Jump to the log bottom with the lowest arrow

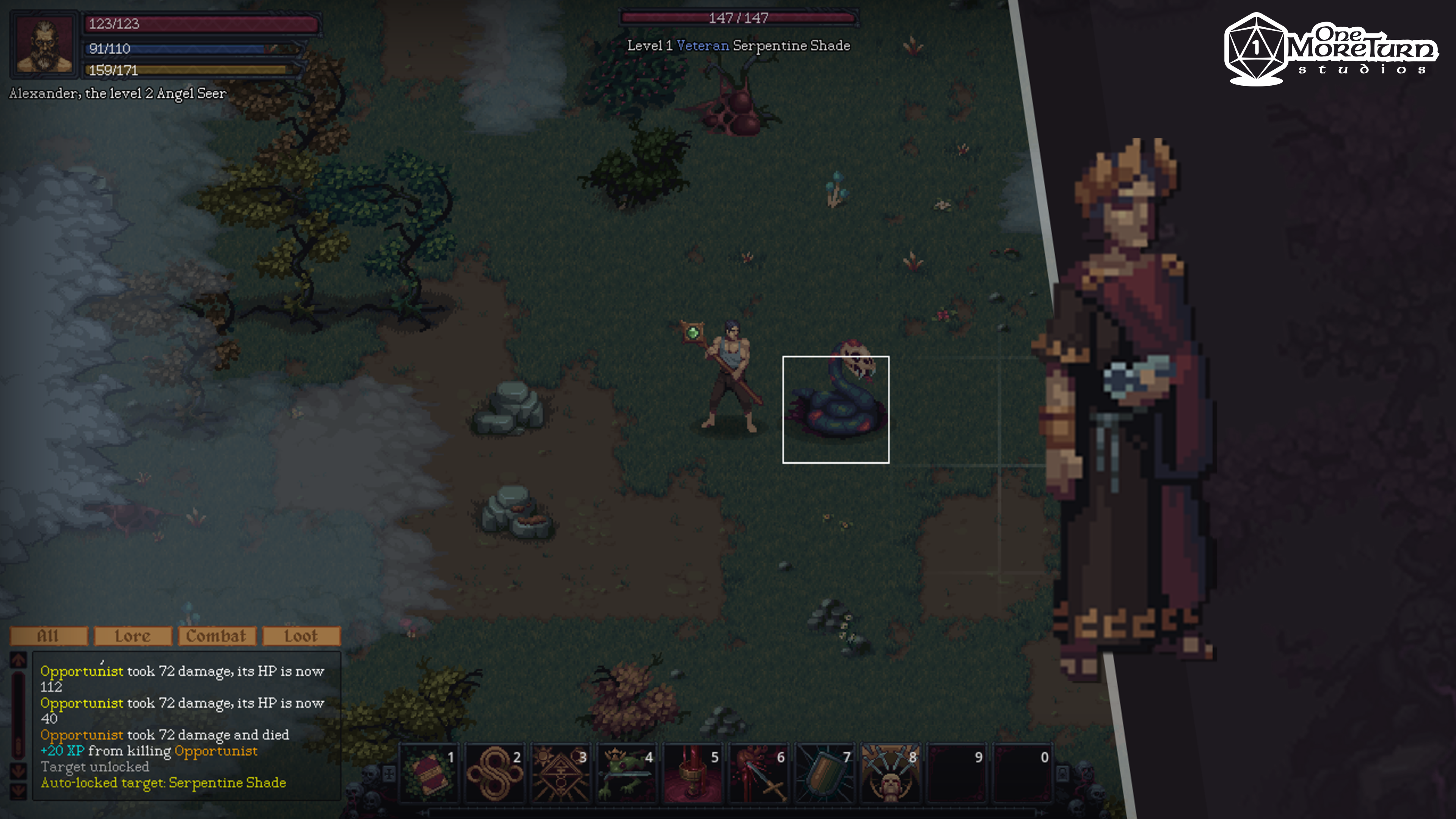pos(18,790)
